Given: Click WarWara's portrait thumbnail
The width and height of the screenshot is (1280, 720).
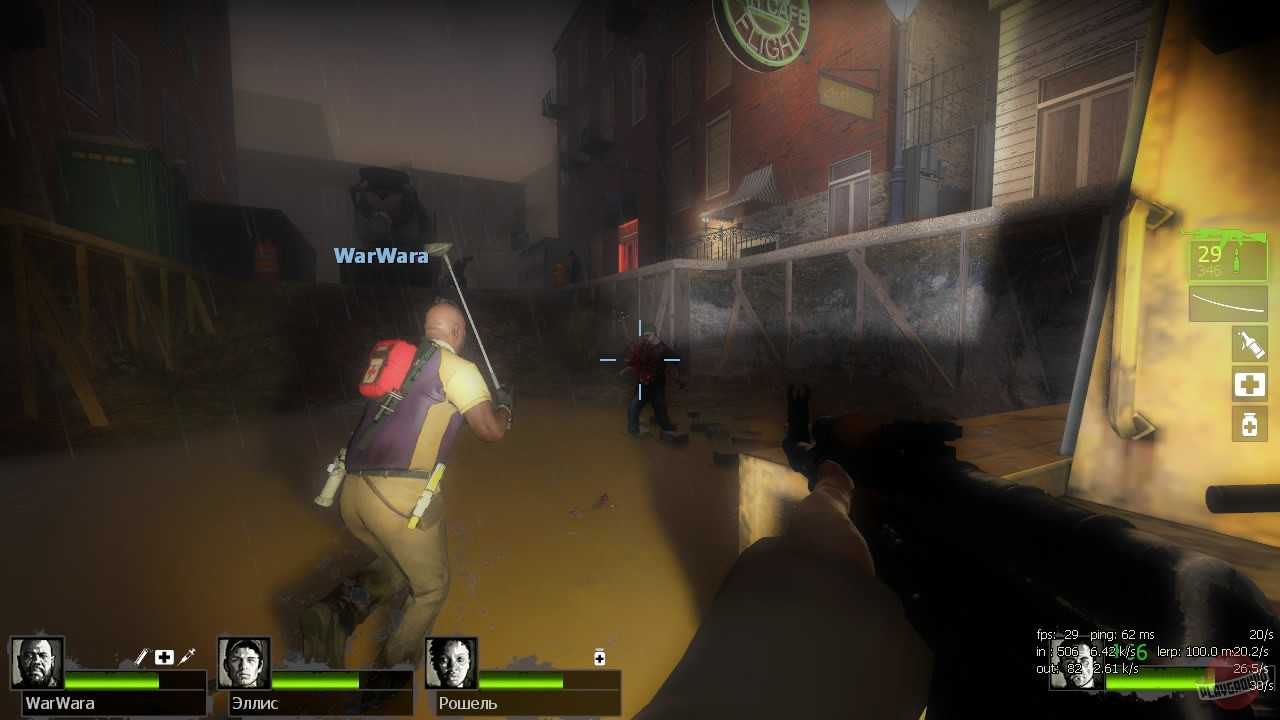Looking at the screenshot, I should click(35, 662).
